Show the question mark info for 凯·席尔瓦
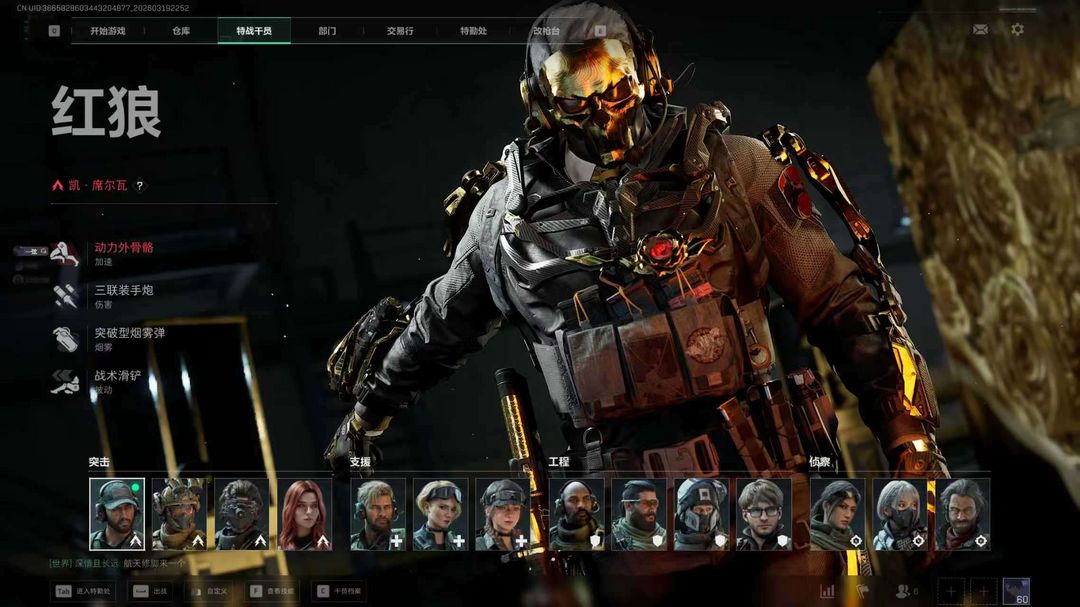 pos(140,186)
